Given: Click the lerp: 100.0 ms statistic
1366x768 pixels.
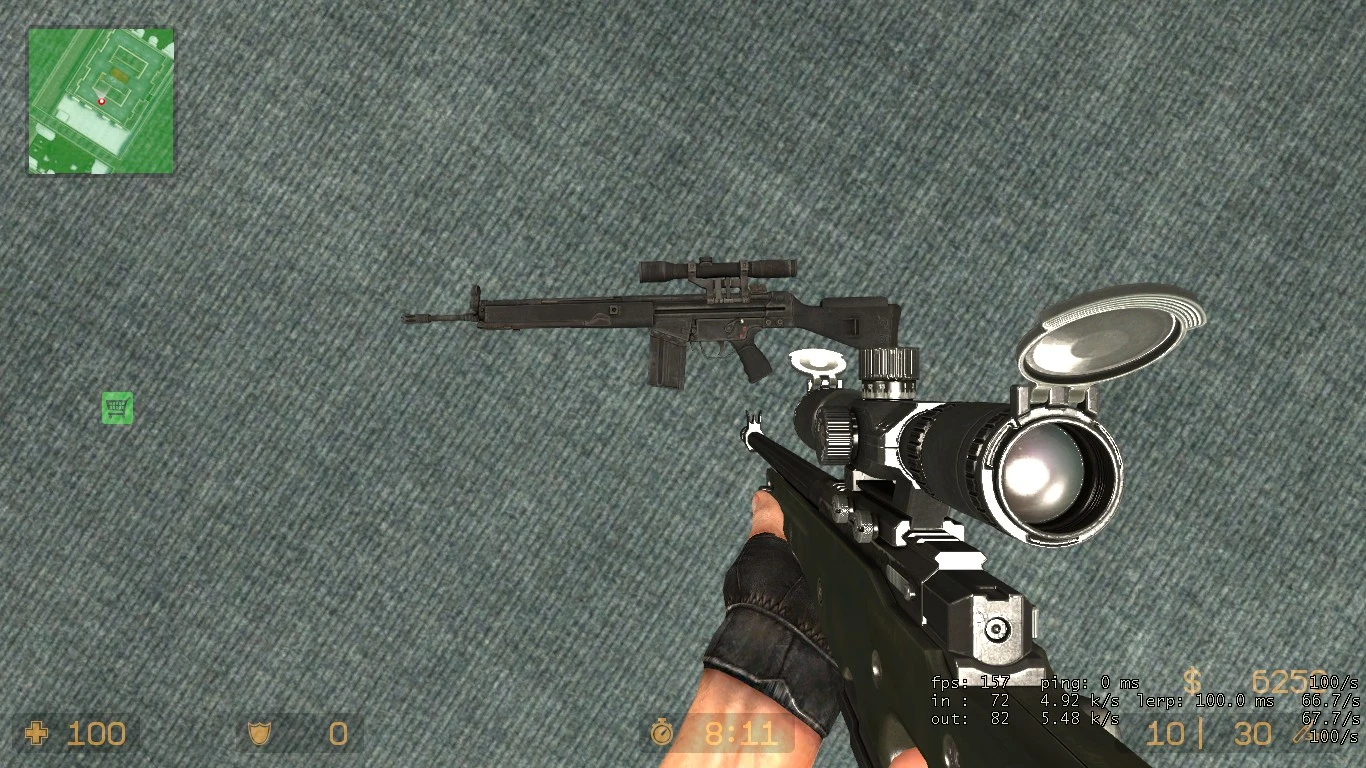Looking at the screenshot, I should pos(1208,702).
